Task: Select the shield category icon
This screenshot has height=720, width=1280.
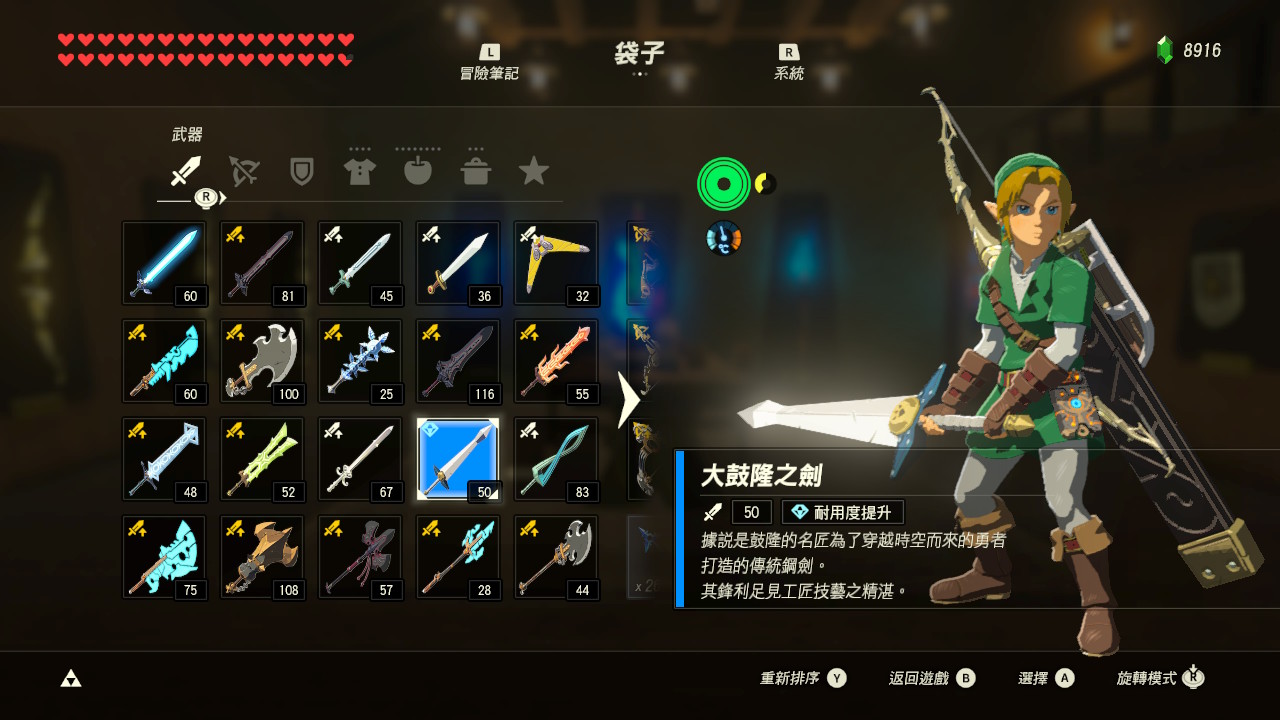Action: tap(302, 170)
